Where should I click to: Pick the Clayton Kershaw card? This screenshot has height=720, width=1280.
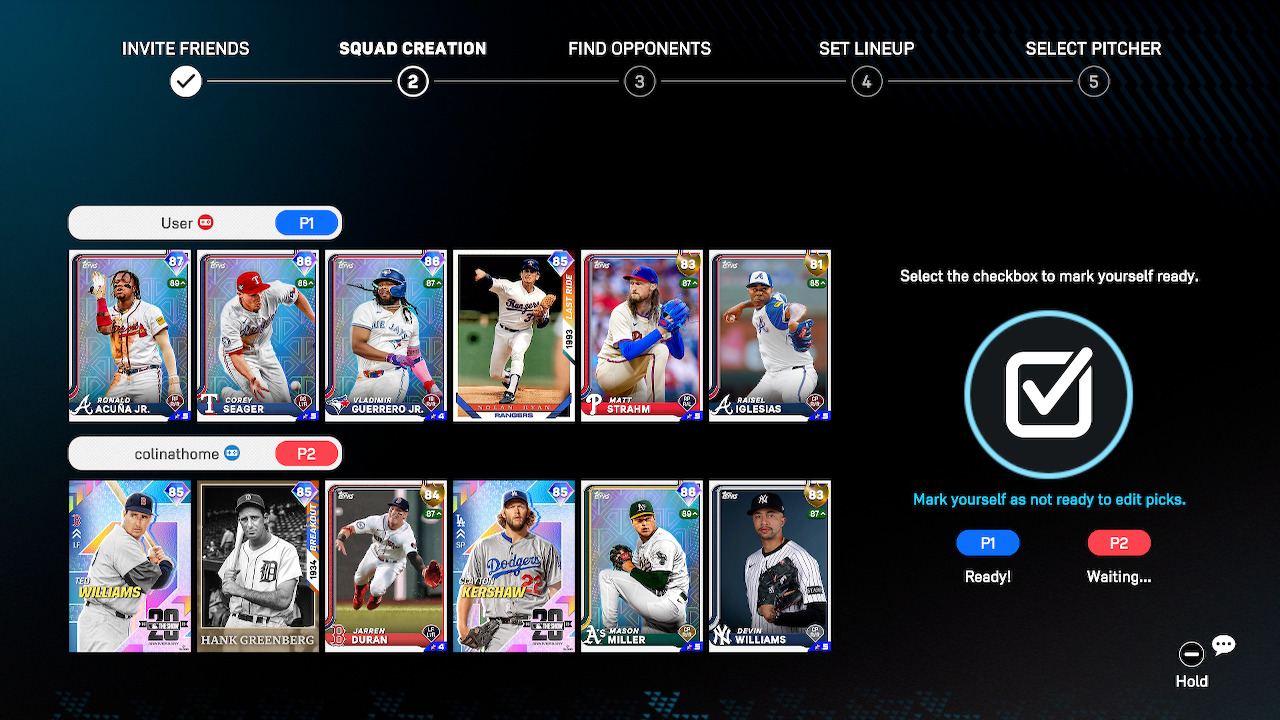point(514,566)
